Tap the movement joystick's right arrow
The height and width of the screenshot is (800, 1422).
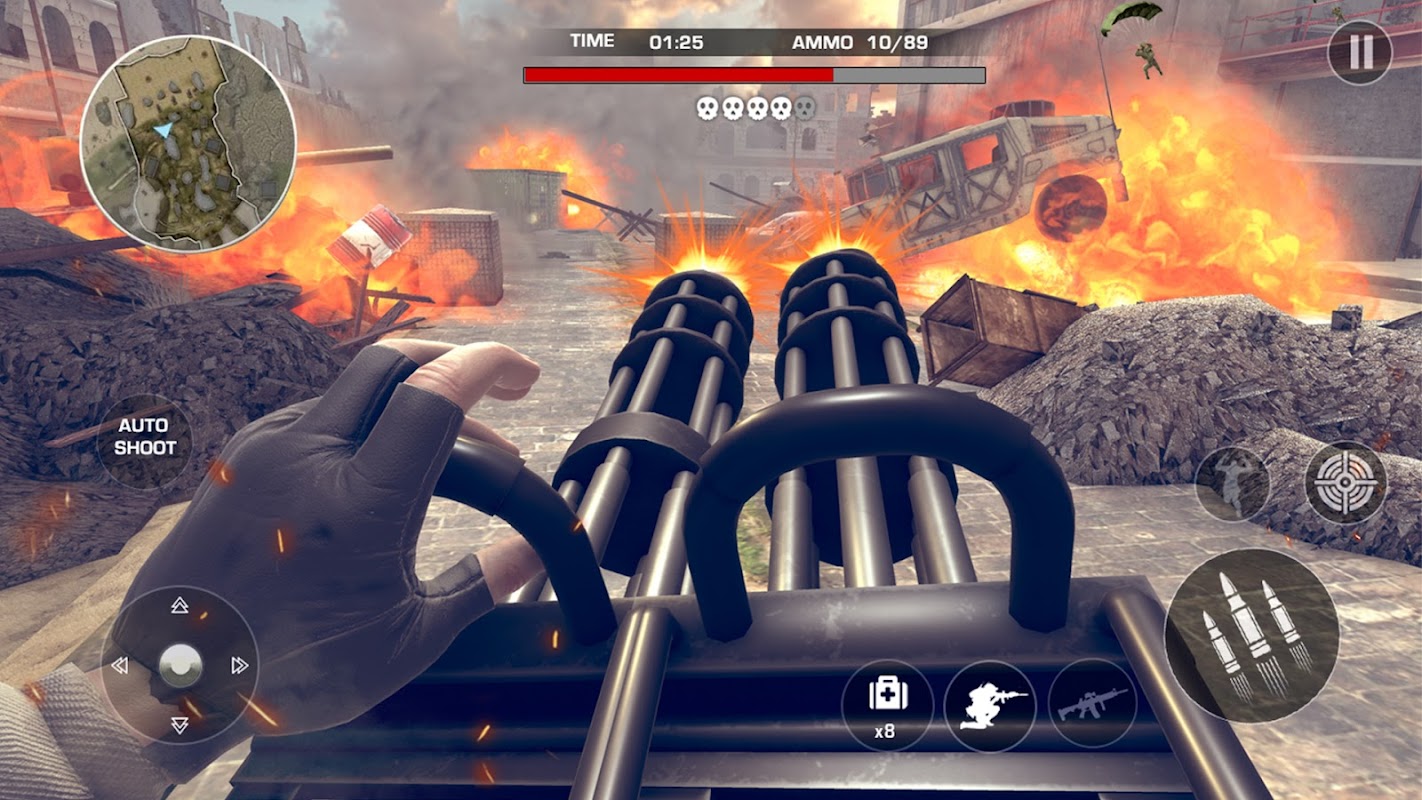pos(239,665)
